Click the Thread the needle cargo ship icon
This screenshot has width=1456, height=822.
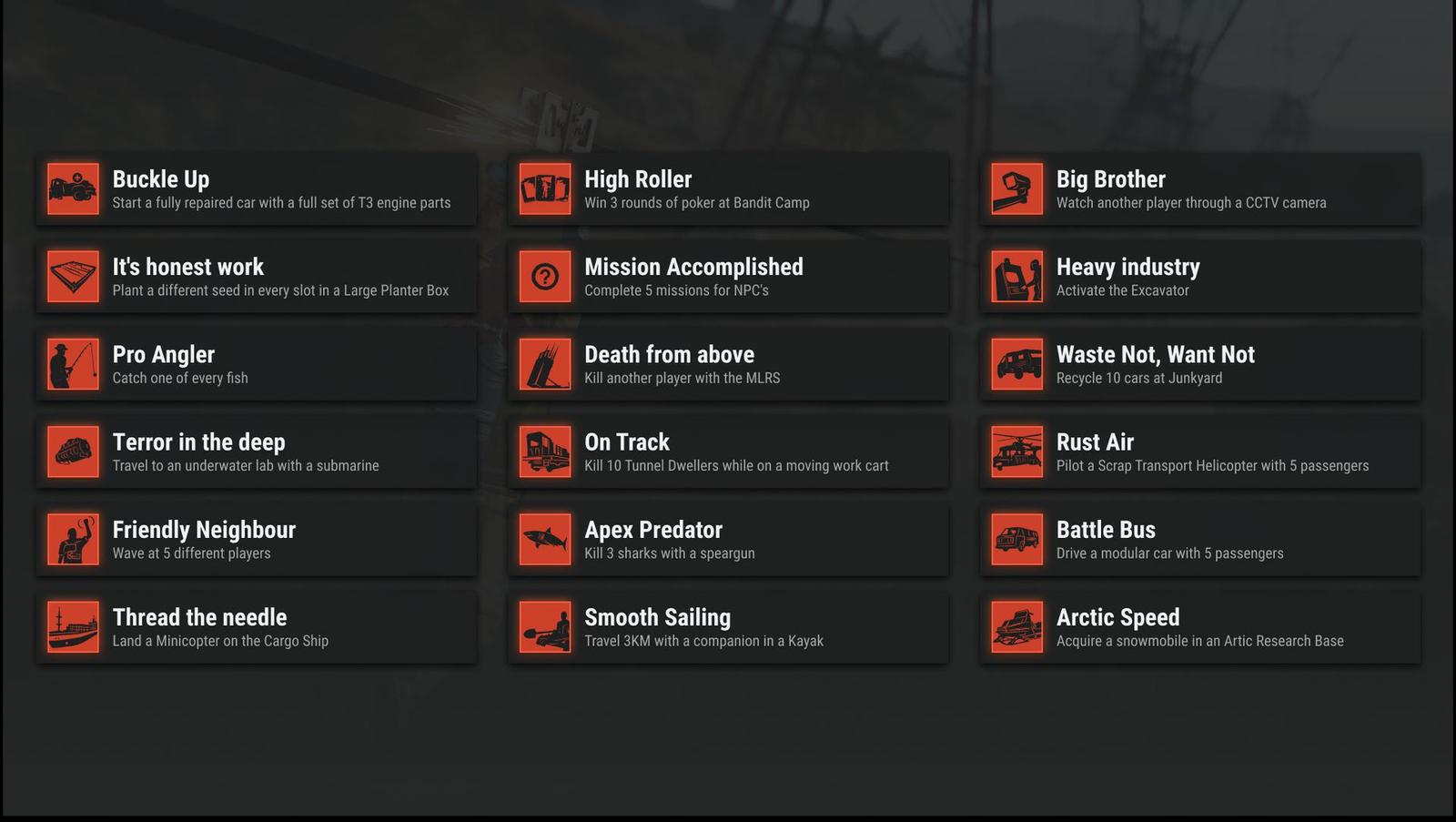73,626
